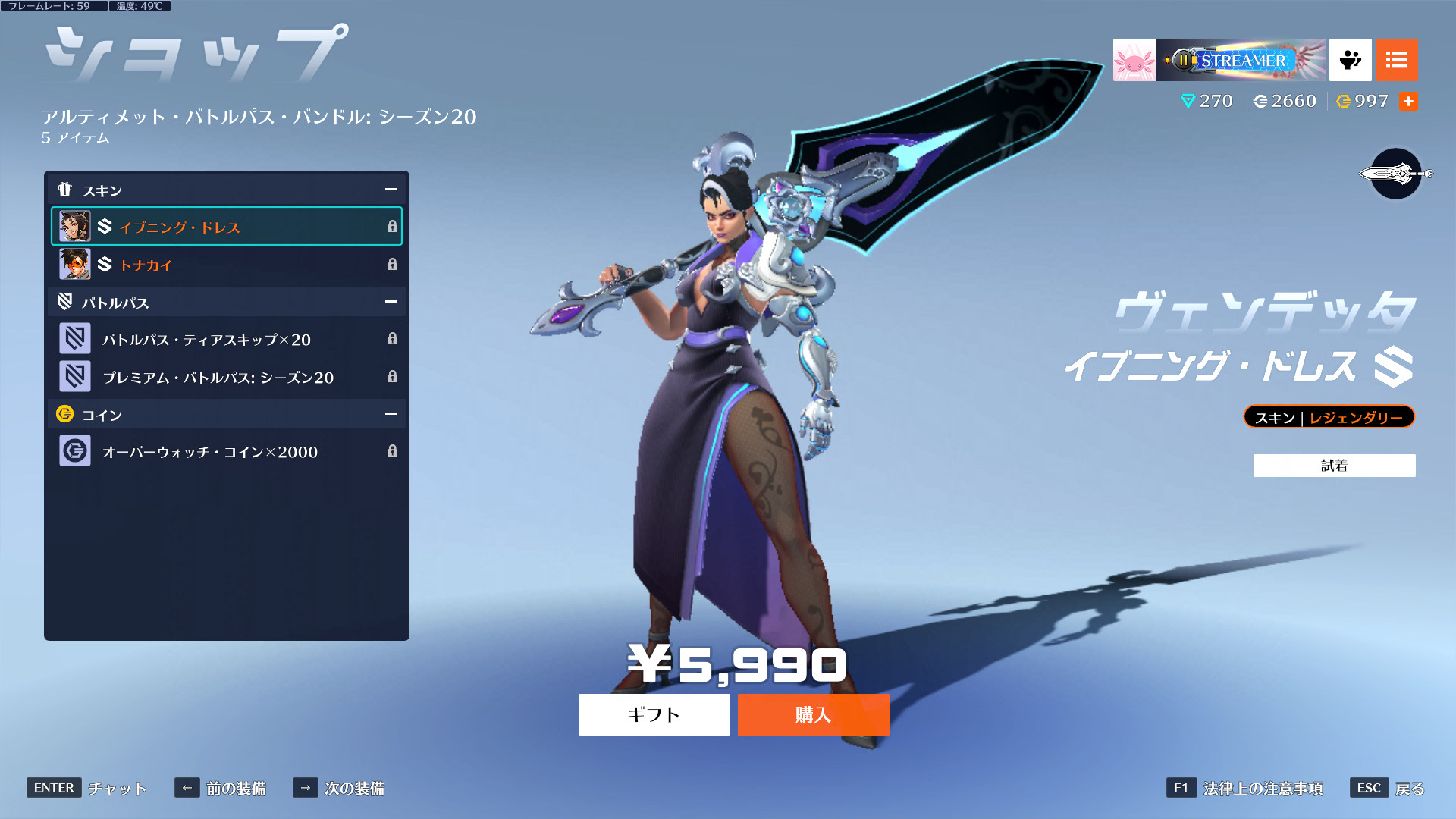Screen dimensions: 1456x819
Task: Purchase the bundle with 購入
Action: click(x=813, y=714)
